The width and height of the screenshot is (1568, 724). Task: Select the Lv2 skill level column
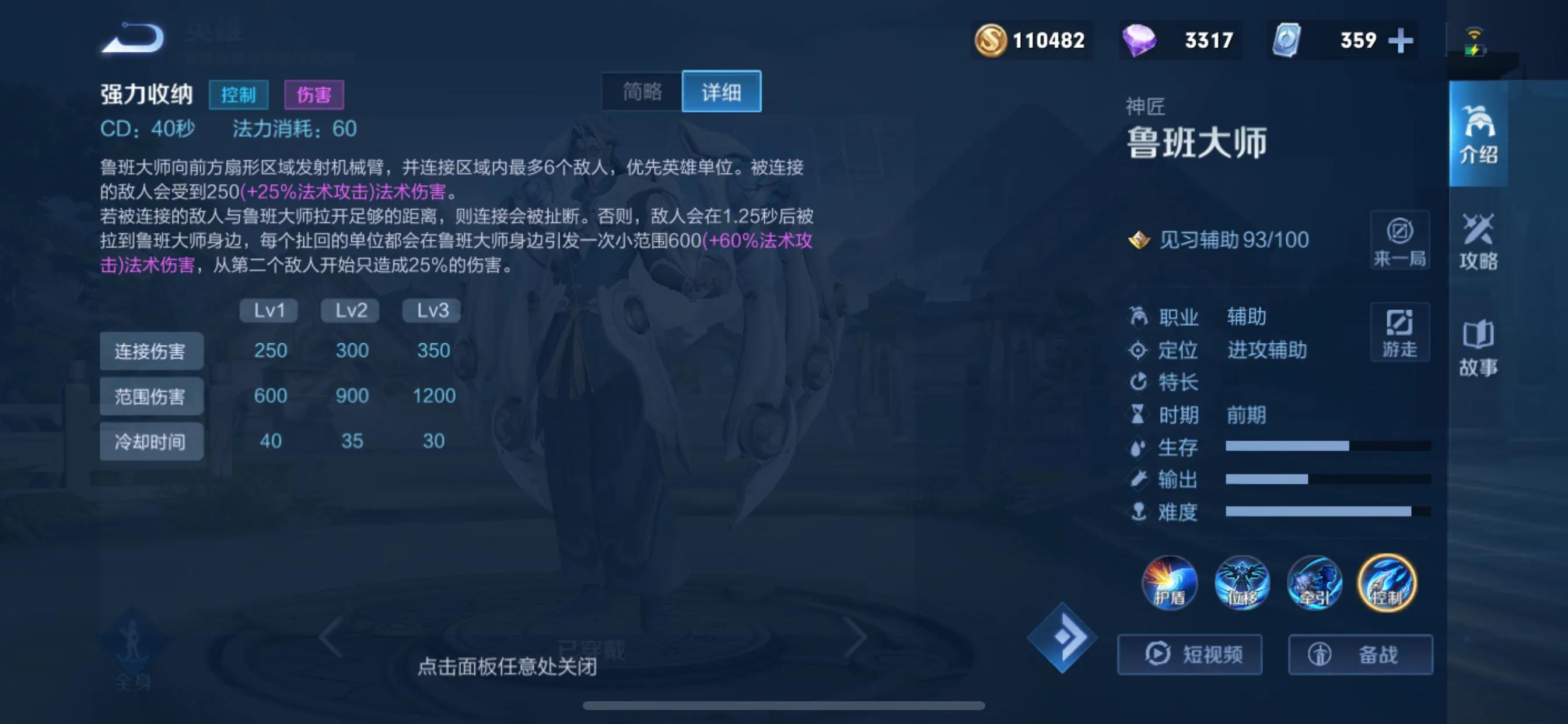[349, 310]
